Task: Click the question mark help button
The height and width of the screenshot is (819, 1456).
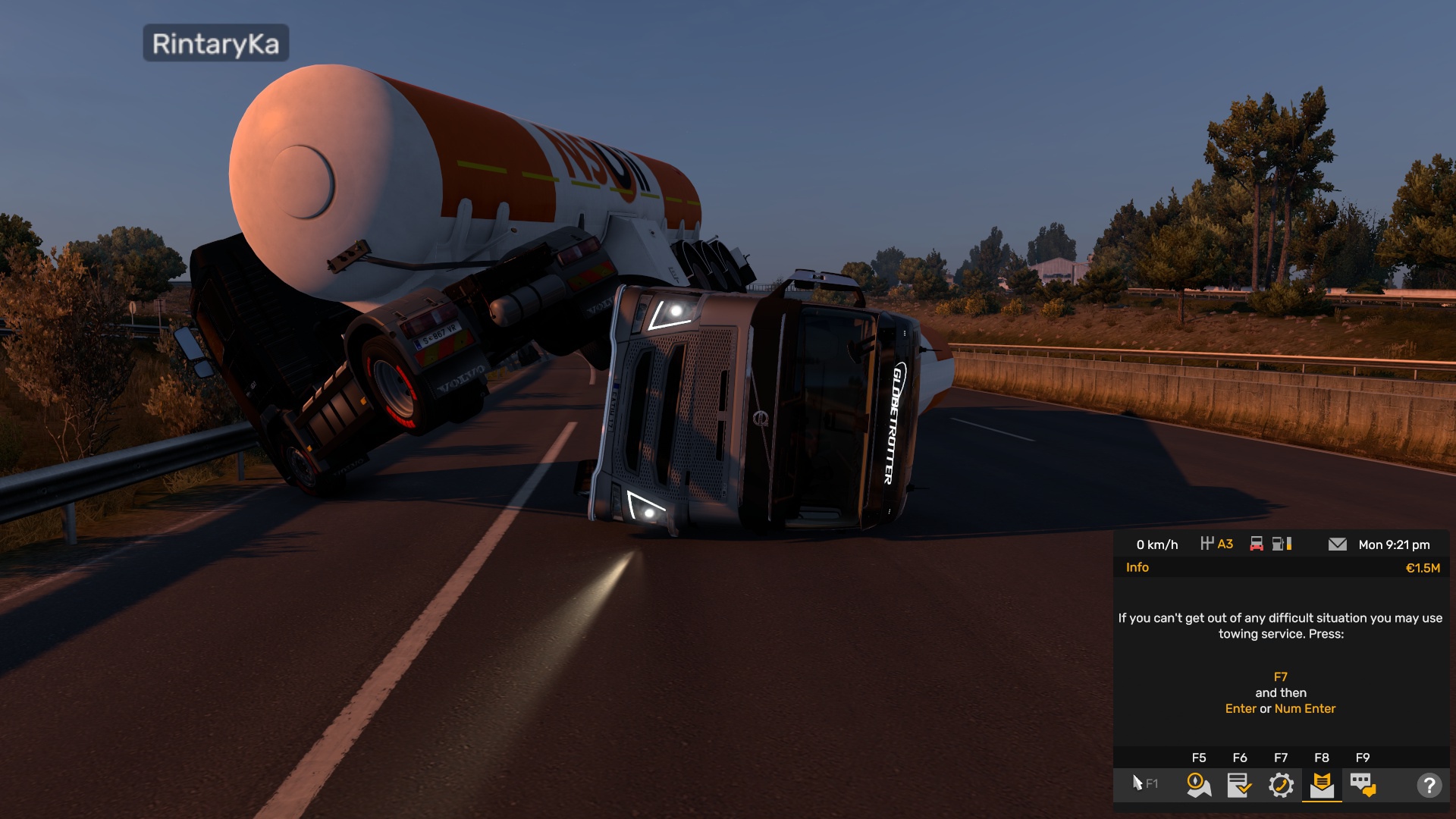Action: point(1429,785)
